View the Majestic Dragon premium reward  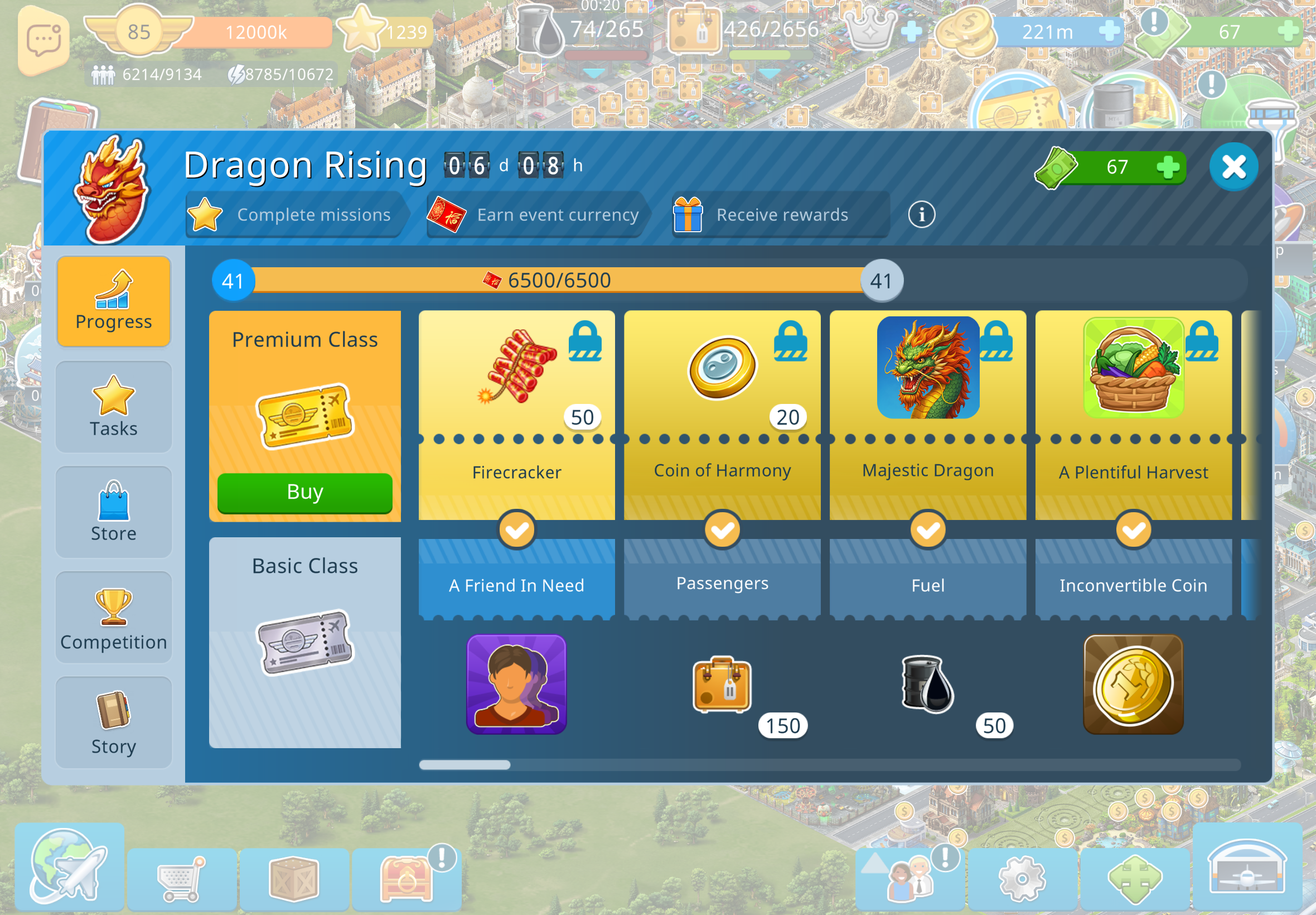pyautogui.click(x=927, y=401)
